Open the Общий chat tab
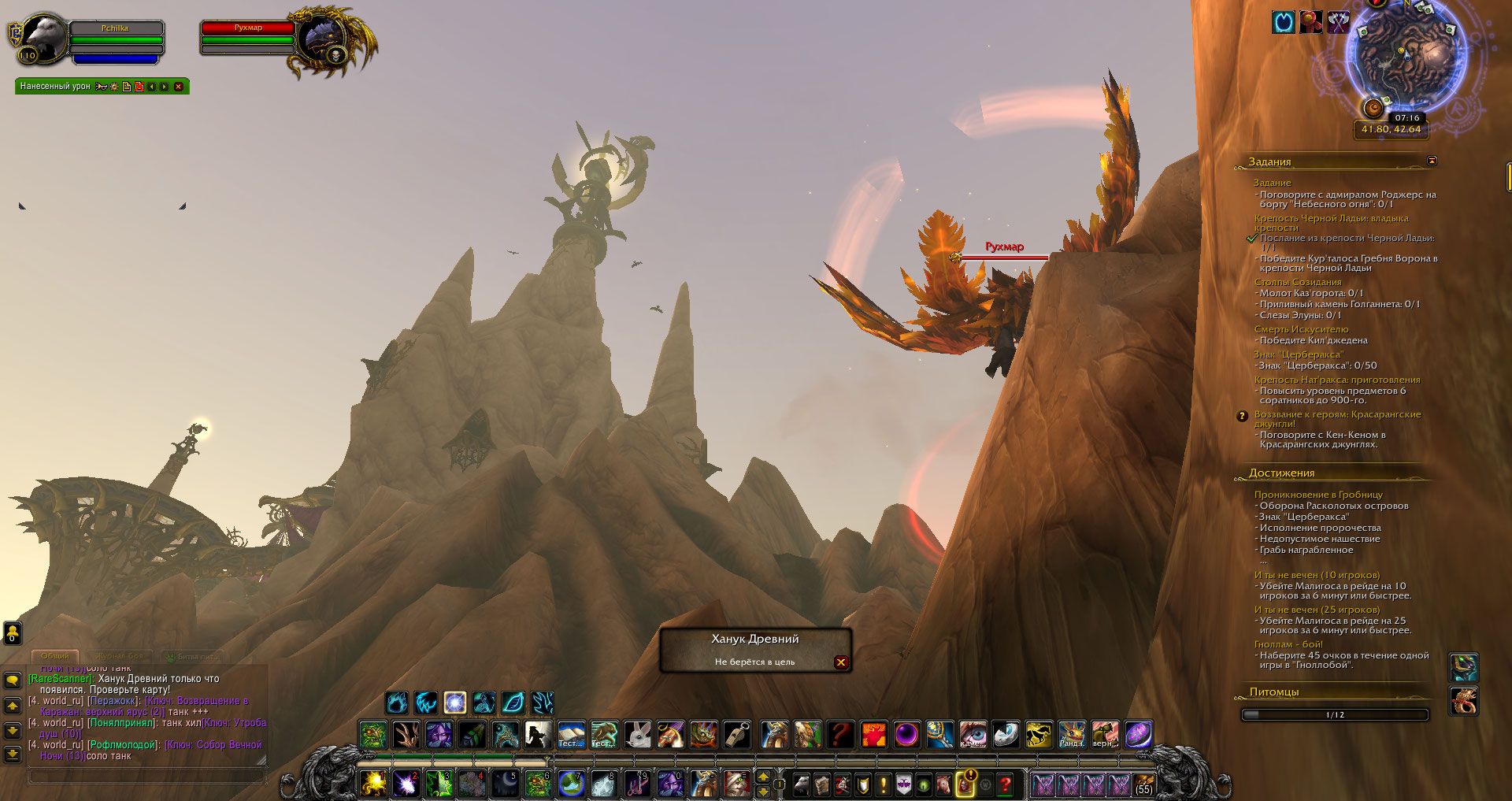 pos(55,656)
